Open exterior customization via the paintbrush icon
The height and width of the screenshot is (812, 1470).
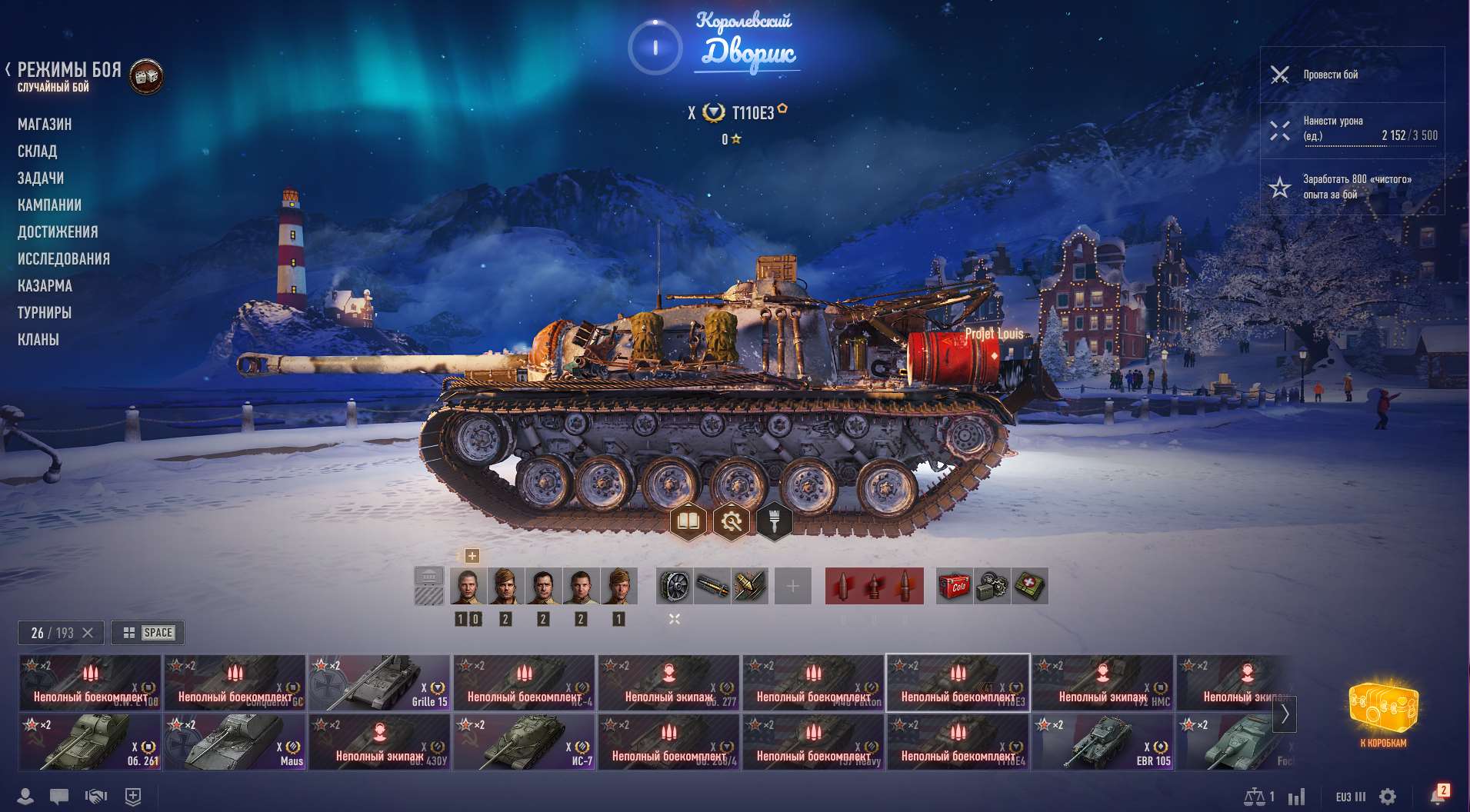775,521
